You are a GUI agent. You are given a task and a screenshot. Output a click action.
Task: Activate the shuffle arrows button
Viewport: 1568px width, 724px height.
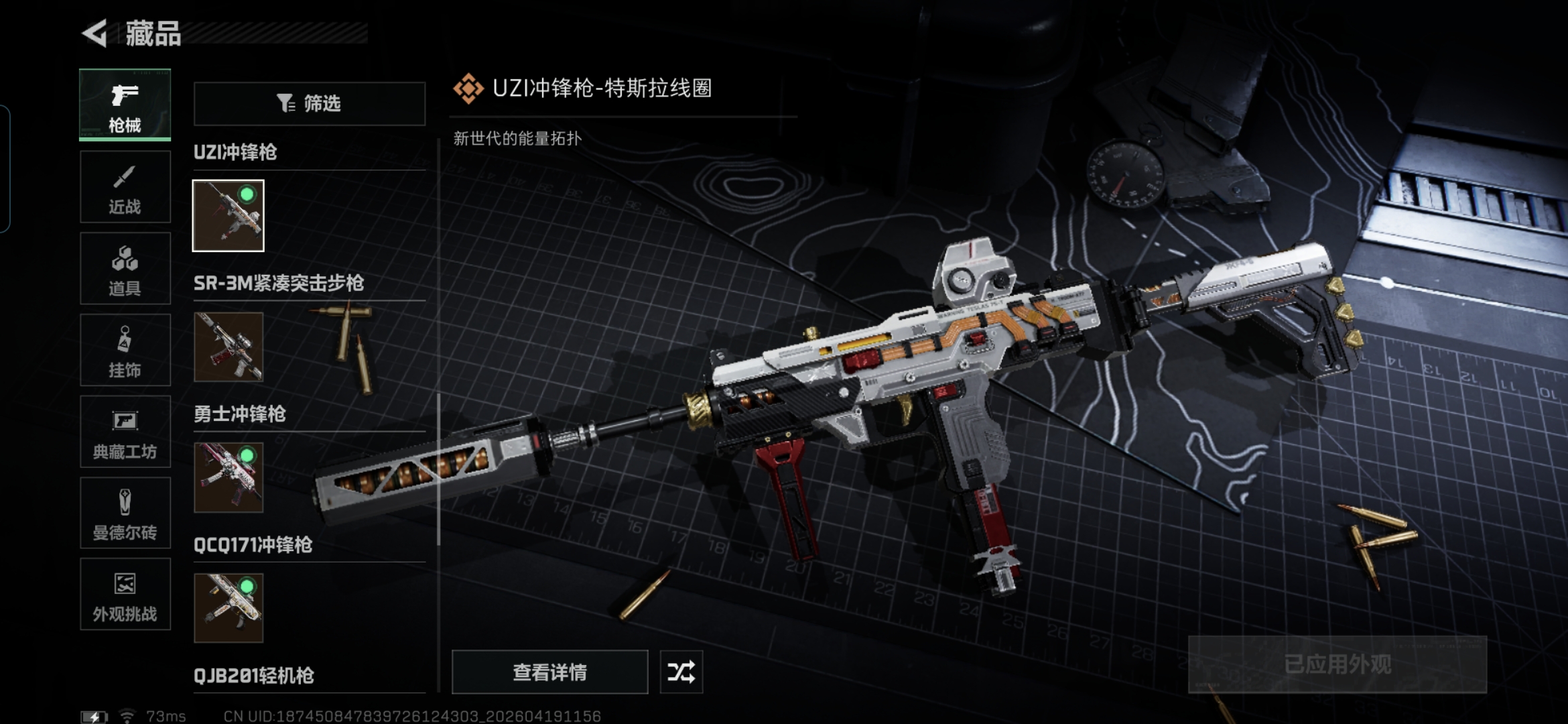coord(681,672)
